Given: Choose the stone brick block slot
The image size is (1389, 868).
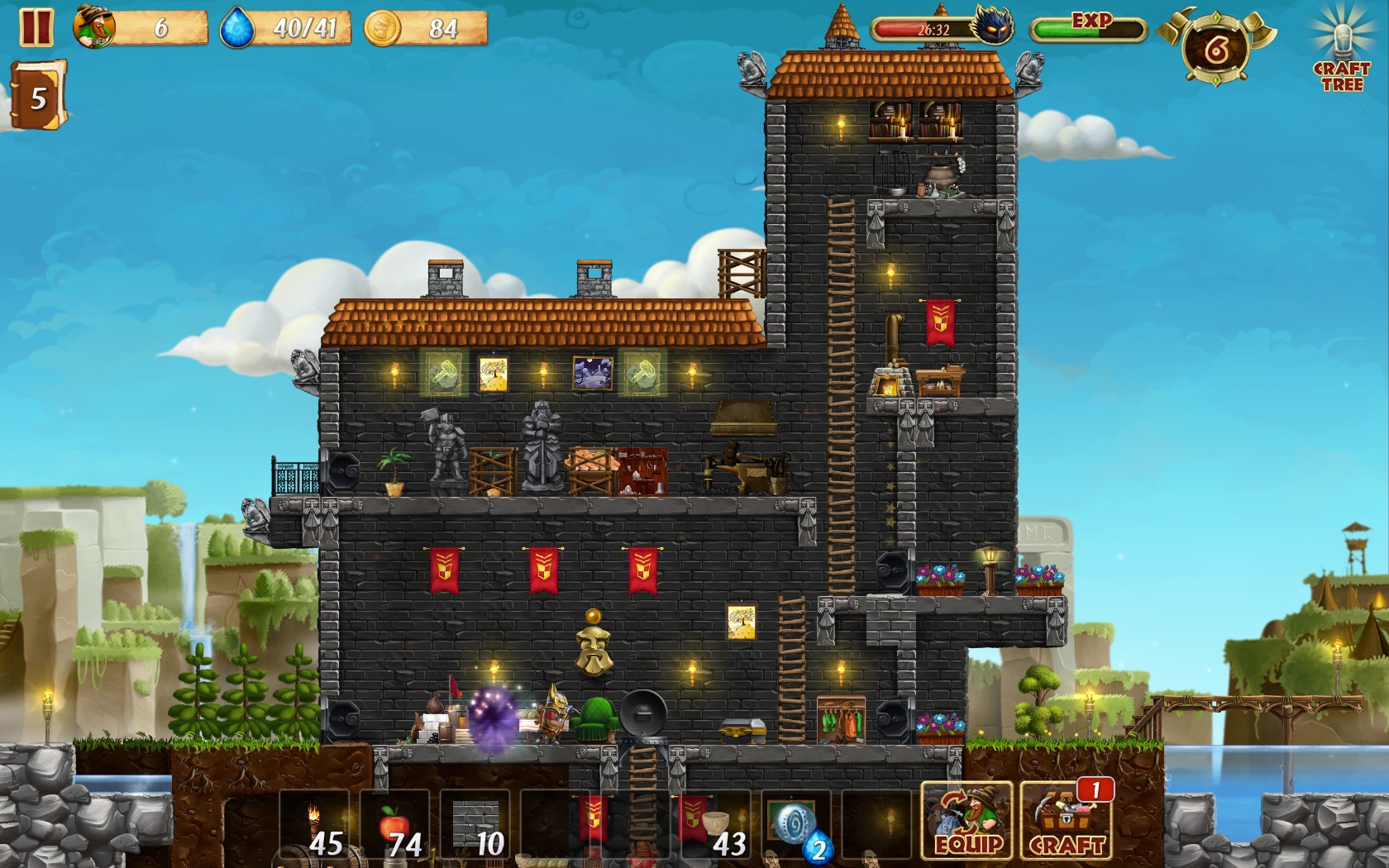Looking at the screenshot, I should pyautogui.click(x=475, y=825).
